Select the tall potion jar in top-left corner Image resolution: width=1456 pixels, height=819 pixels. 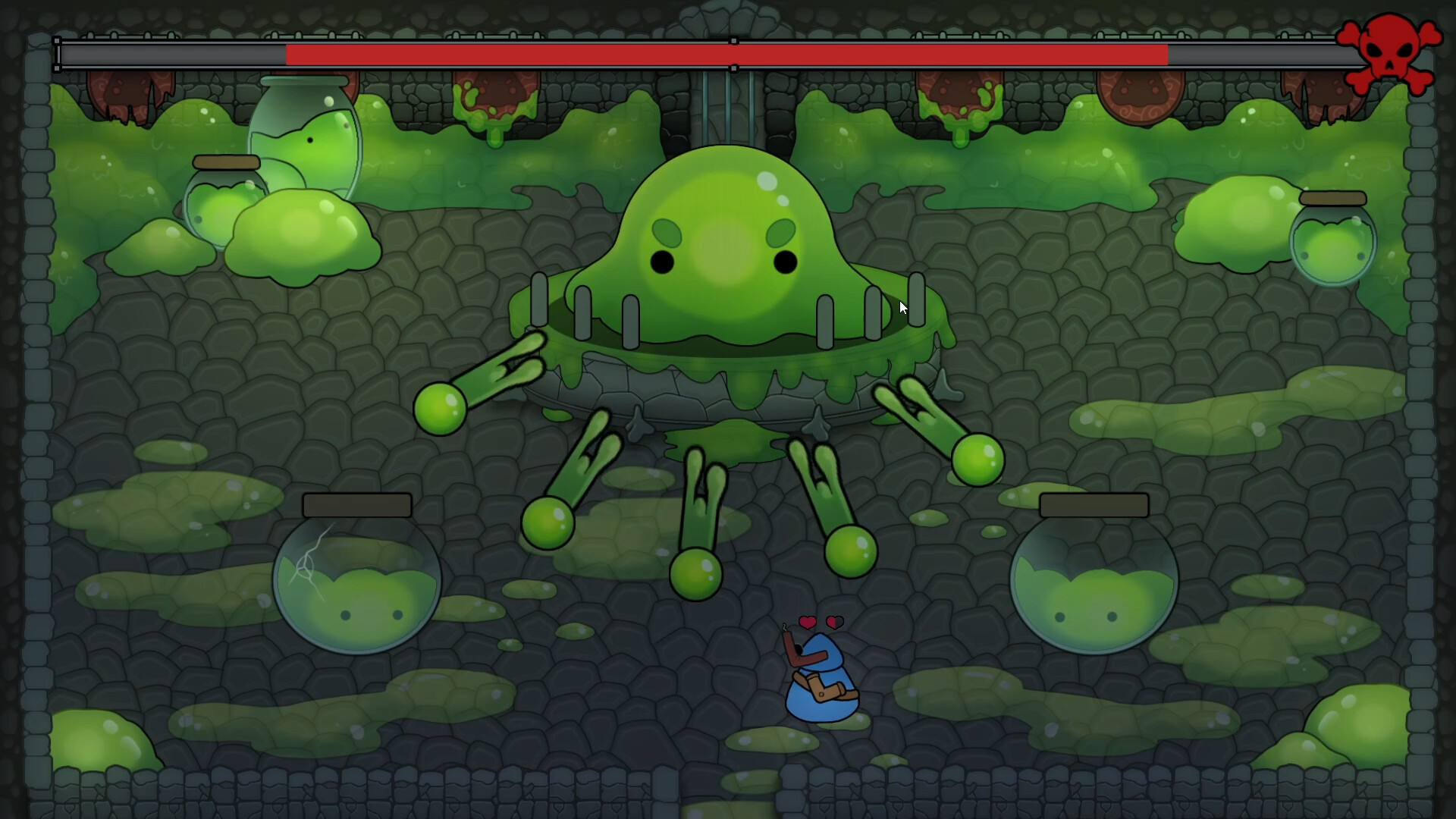point(303,152)
